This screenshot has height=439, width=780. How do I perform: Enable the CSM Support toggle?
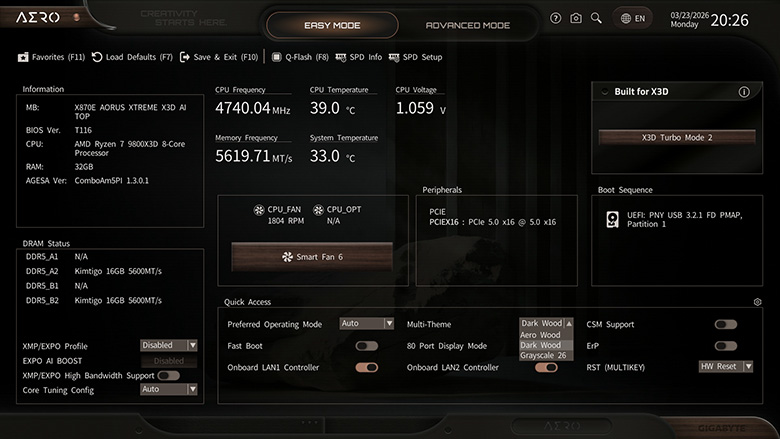pyautogui.click(x=726, y=324)
